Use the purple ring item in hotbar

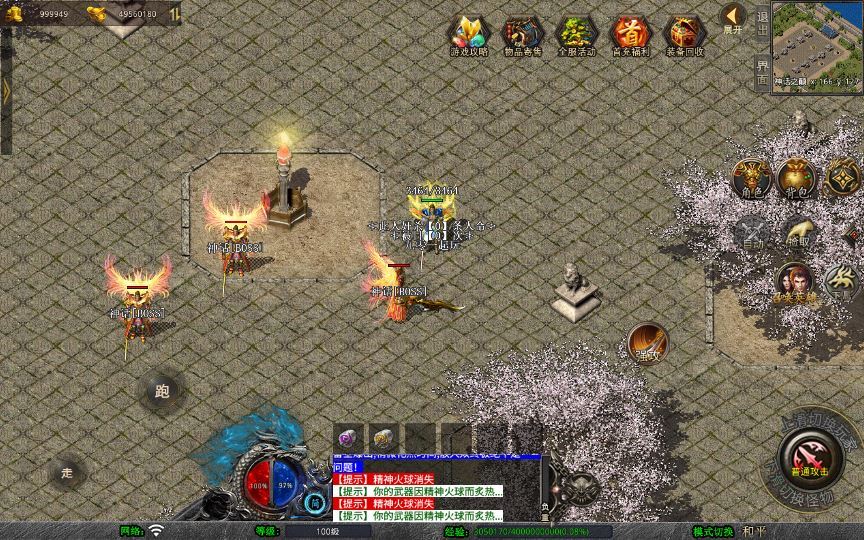(x=349, y=438)
